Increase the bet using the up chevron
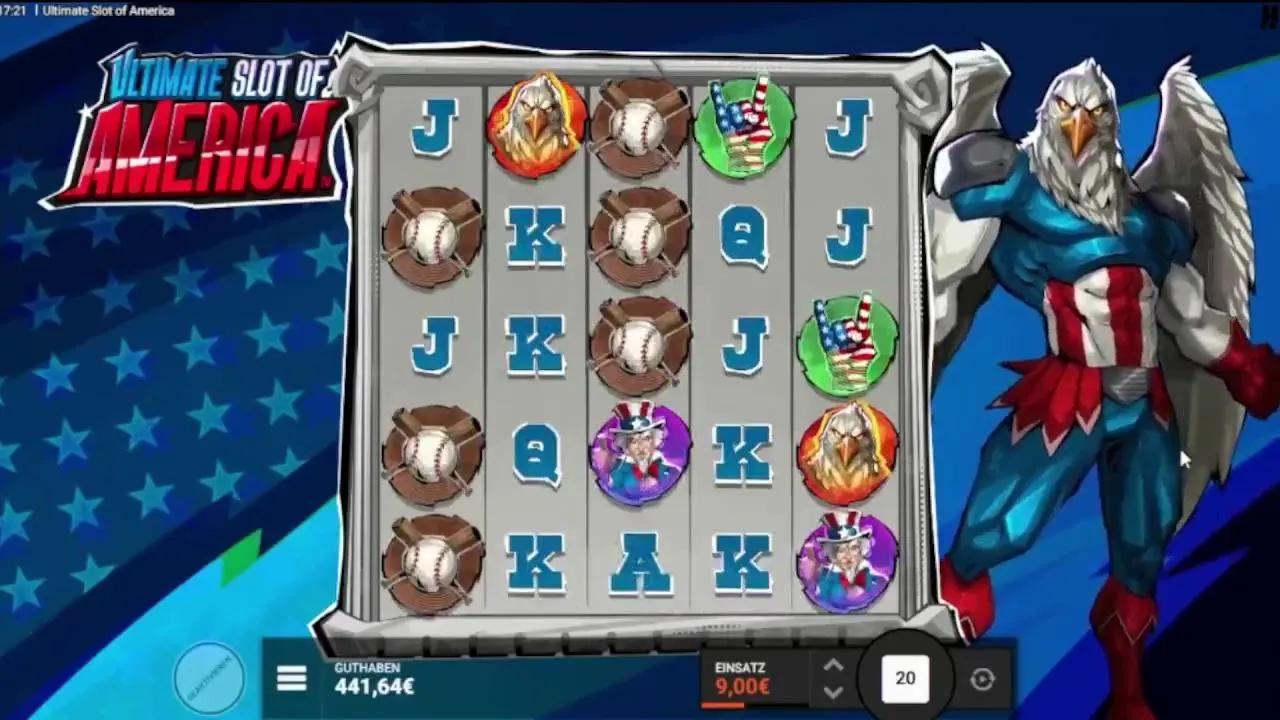This screenshot has width=1280, height=720. tap(833, 662)
